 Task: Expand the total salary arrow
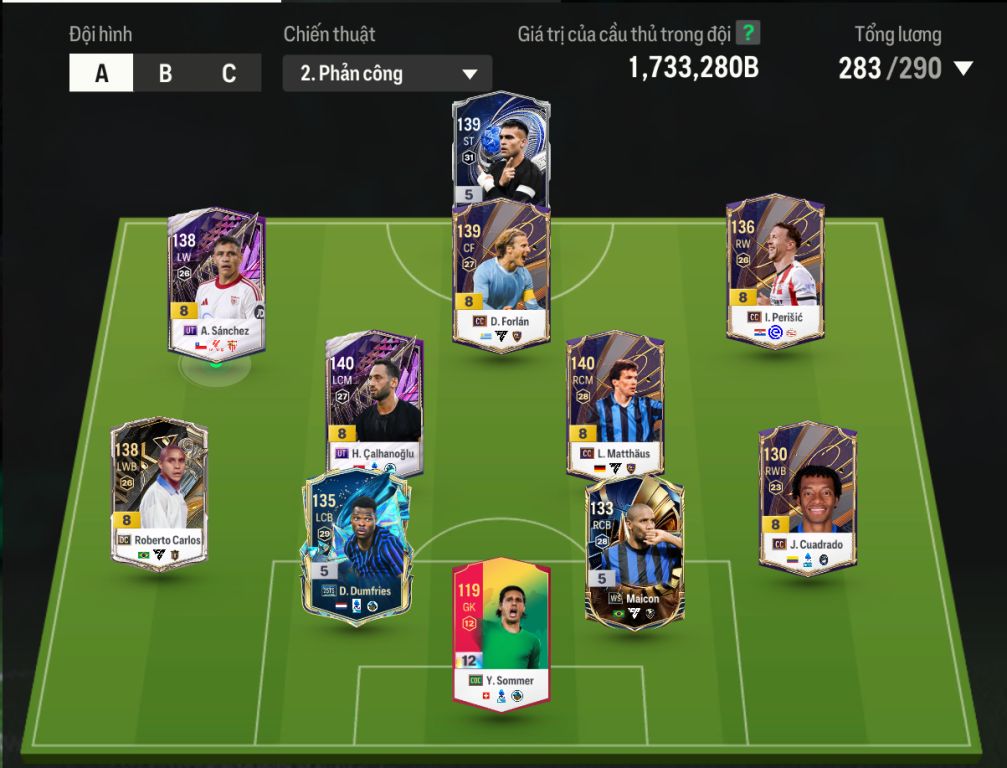point(963,69)
